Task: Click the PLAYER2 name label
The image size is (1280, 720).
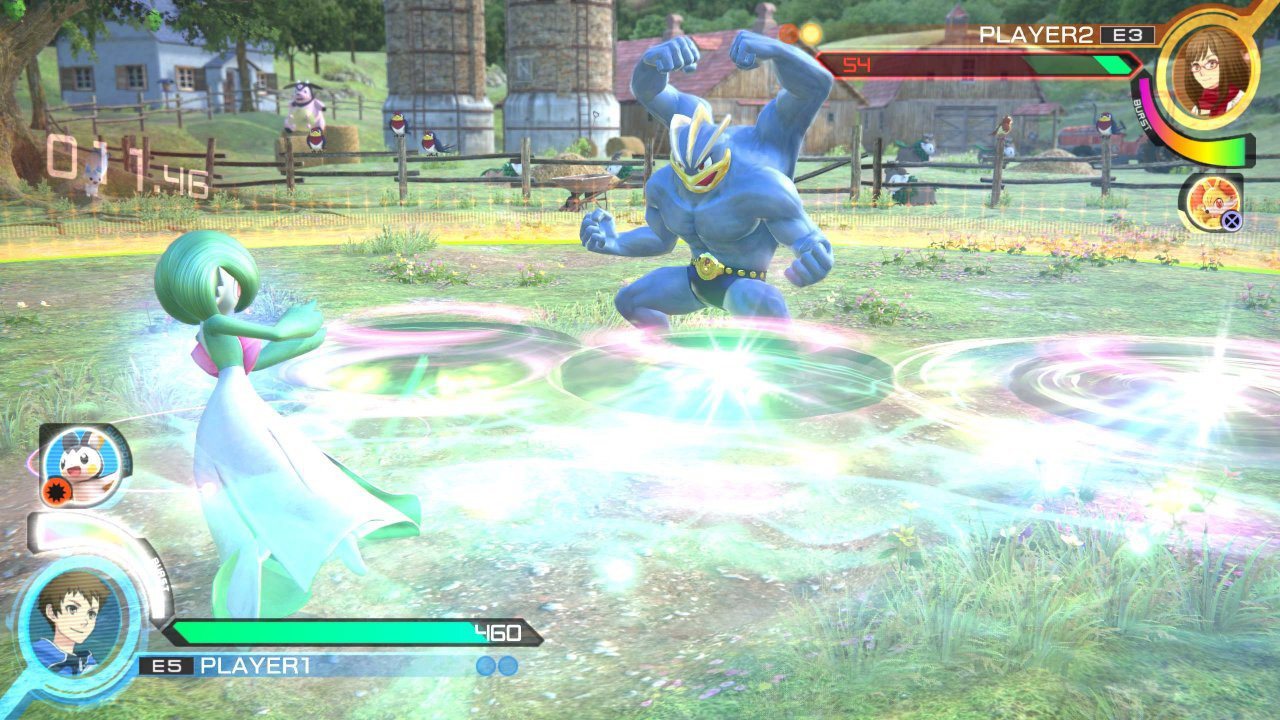Action: coord(1036,34)
